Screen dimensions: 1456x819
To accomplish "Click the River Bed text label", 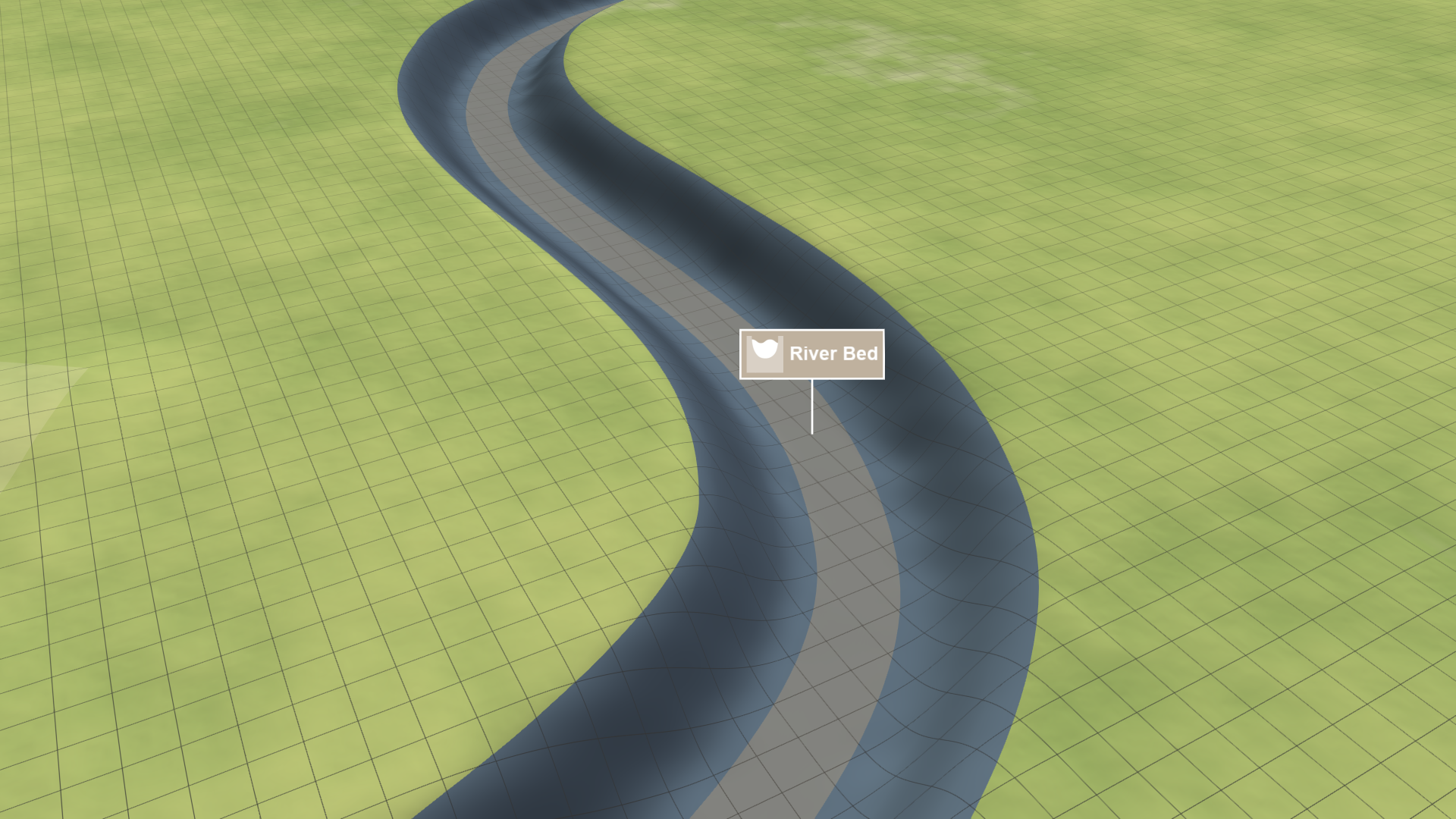I will 834,353.
